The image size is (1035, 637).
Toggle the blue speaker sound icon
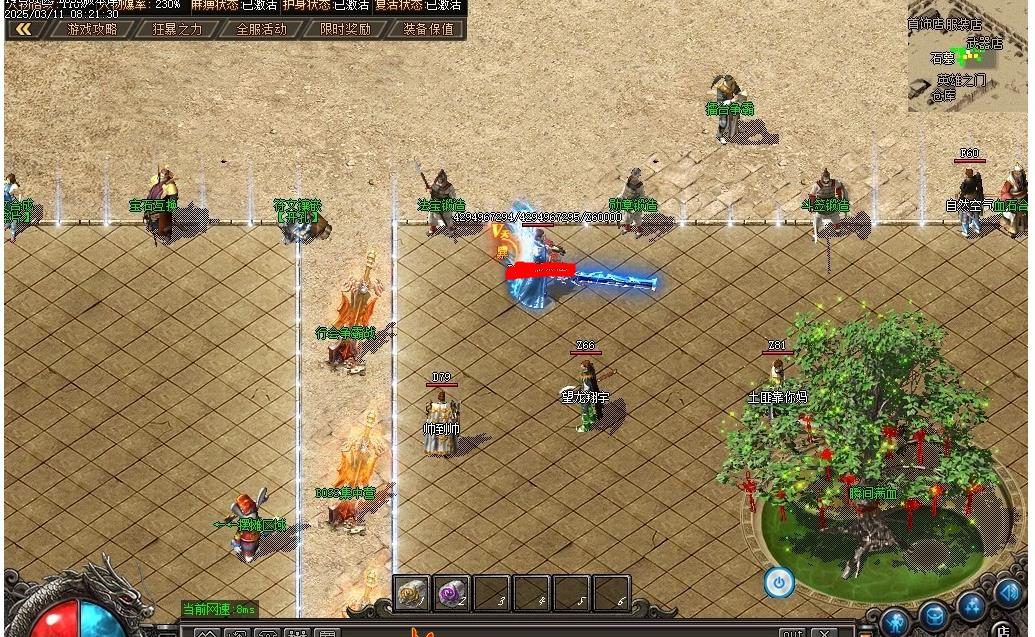pos(1008,594)
